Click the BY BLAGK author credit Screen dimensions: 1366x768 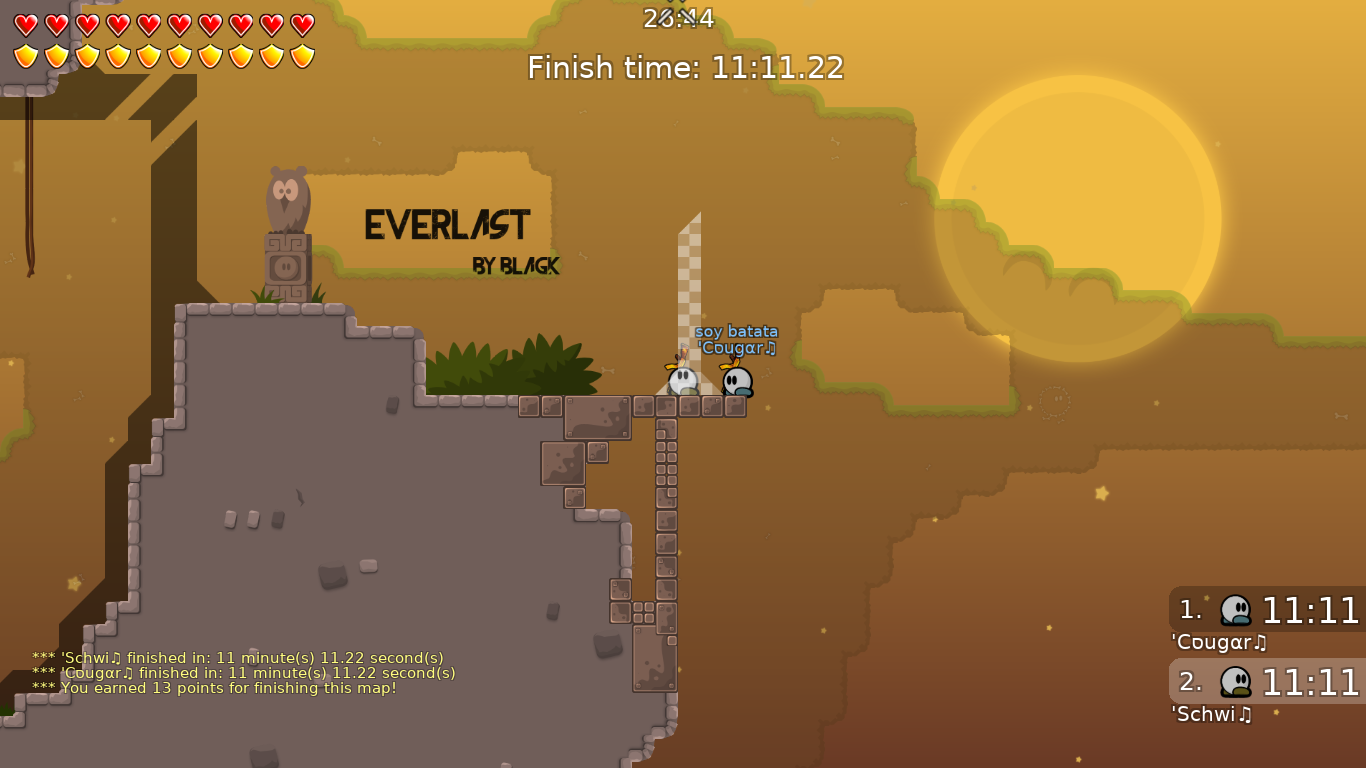tap(516, 267)
